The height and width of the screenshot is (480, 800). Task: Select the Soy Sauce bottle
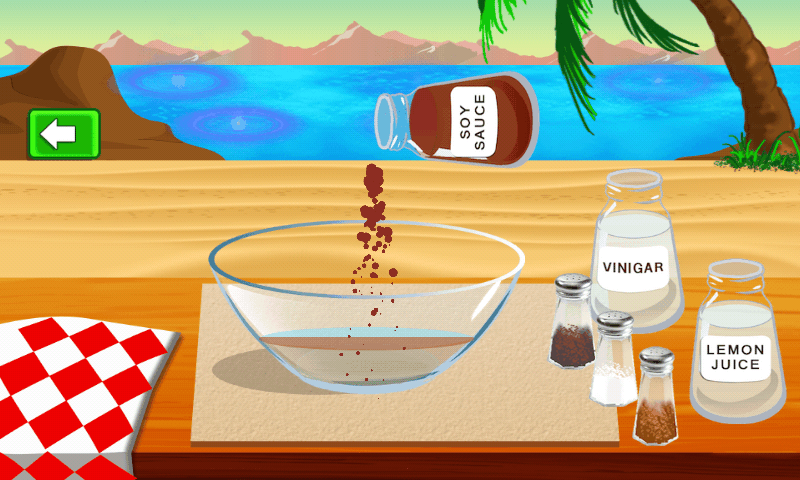pyautogui.click(x=459, y=123)
